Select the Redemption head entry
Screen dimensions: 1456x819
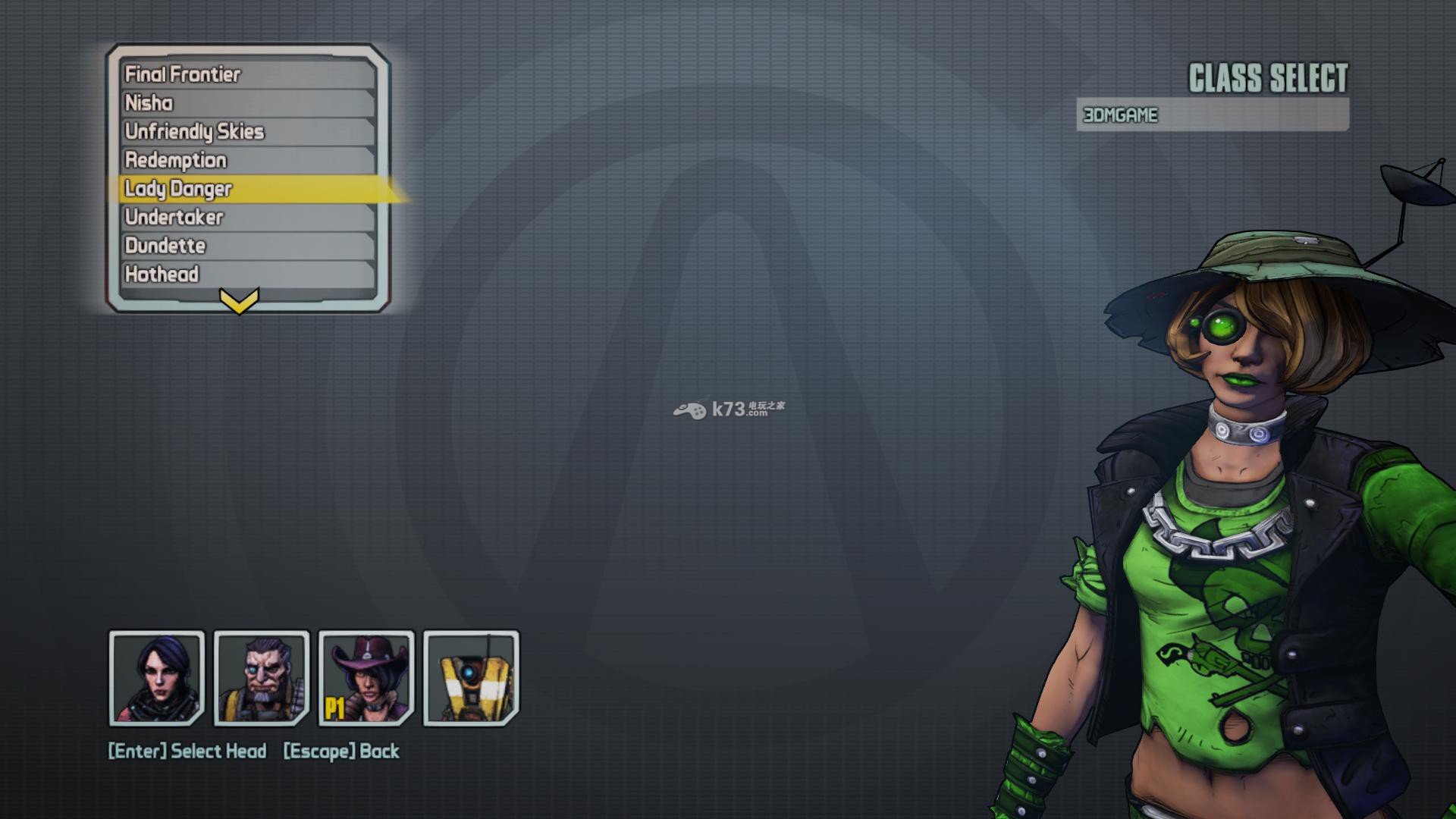click(247, 160)
